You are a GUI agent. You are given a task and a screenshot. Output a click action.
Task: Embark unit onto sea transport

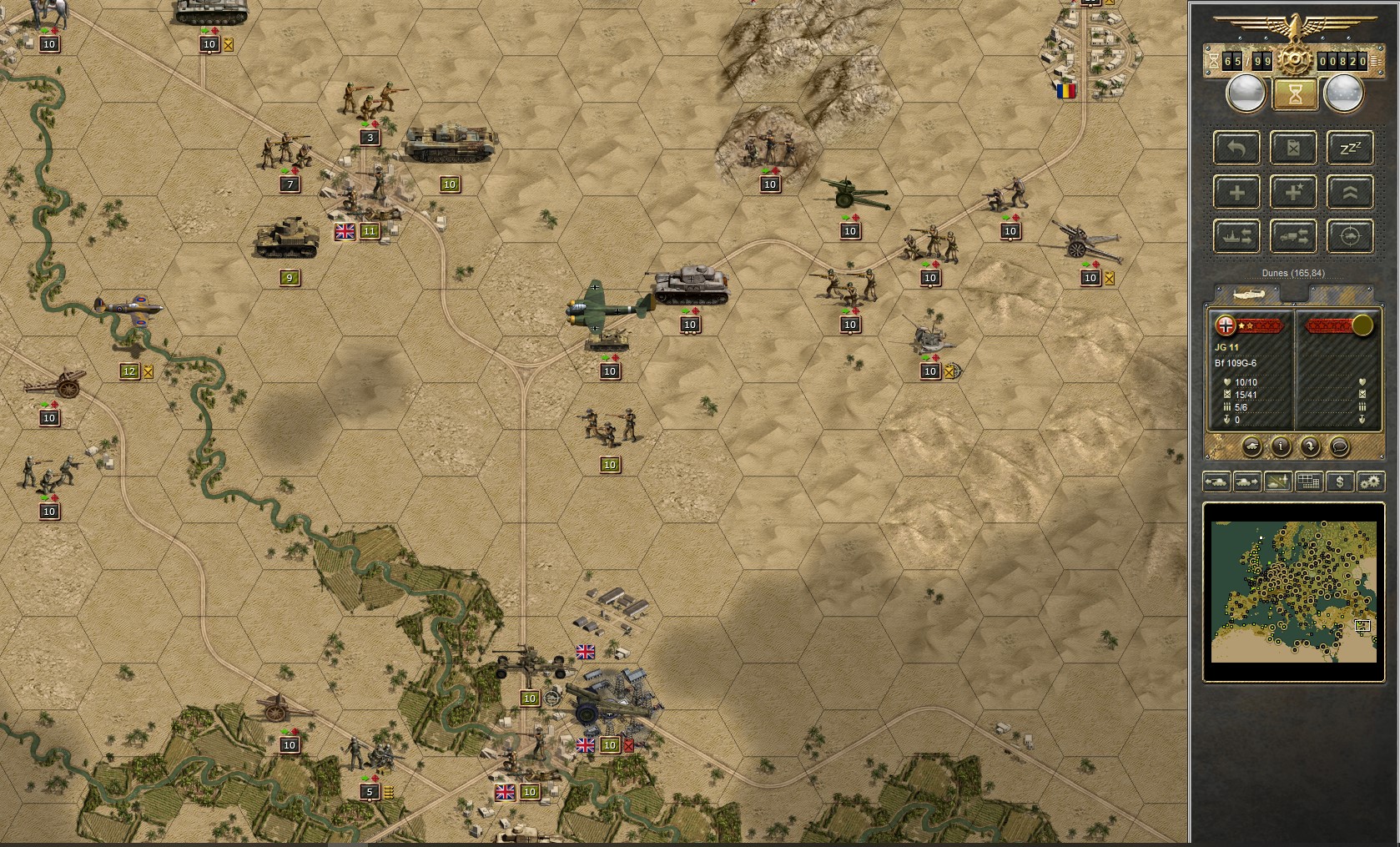click(x=1236, y=236)
